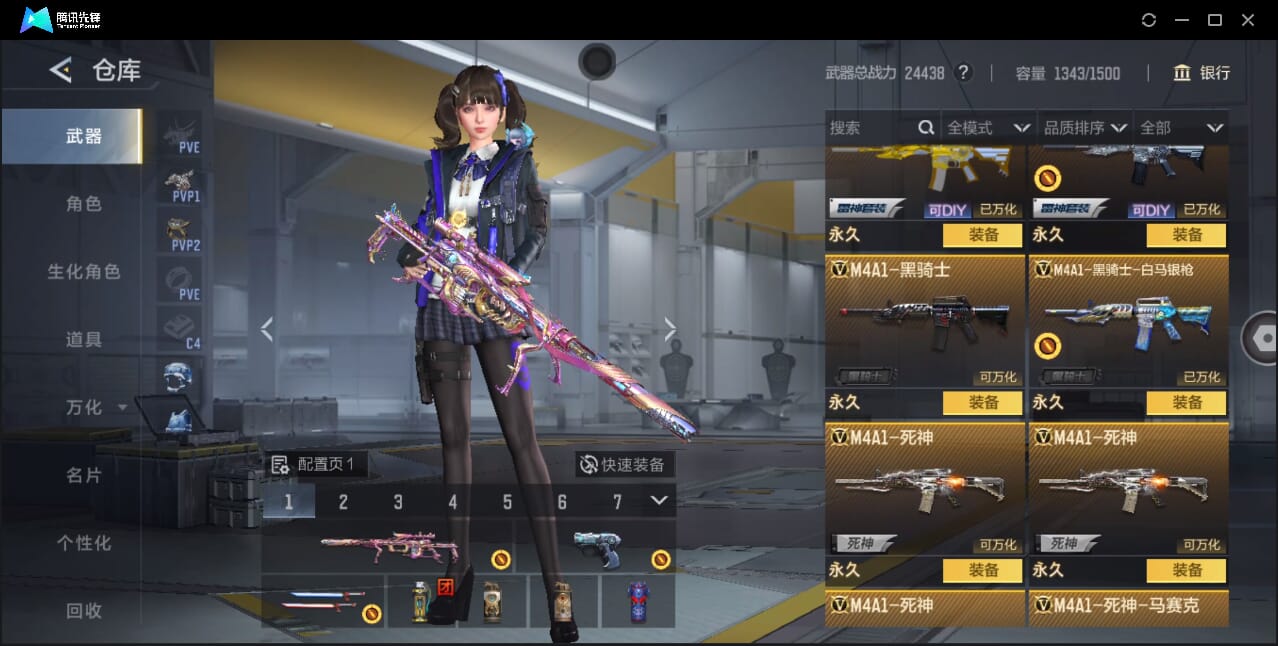This screenshot has height=646, width=1278.
Task: Equip the M4A1-黑骑士-白马银枪 weapon
Action: pyautogui.click(x=1187, y=402)
